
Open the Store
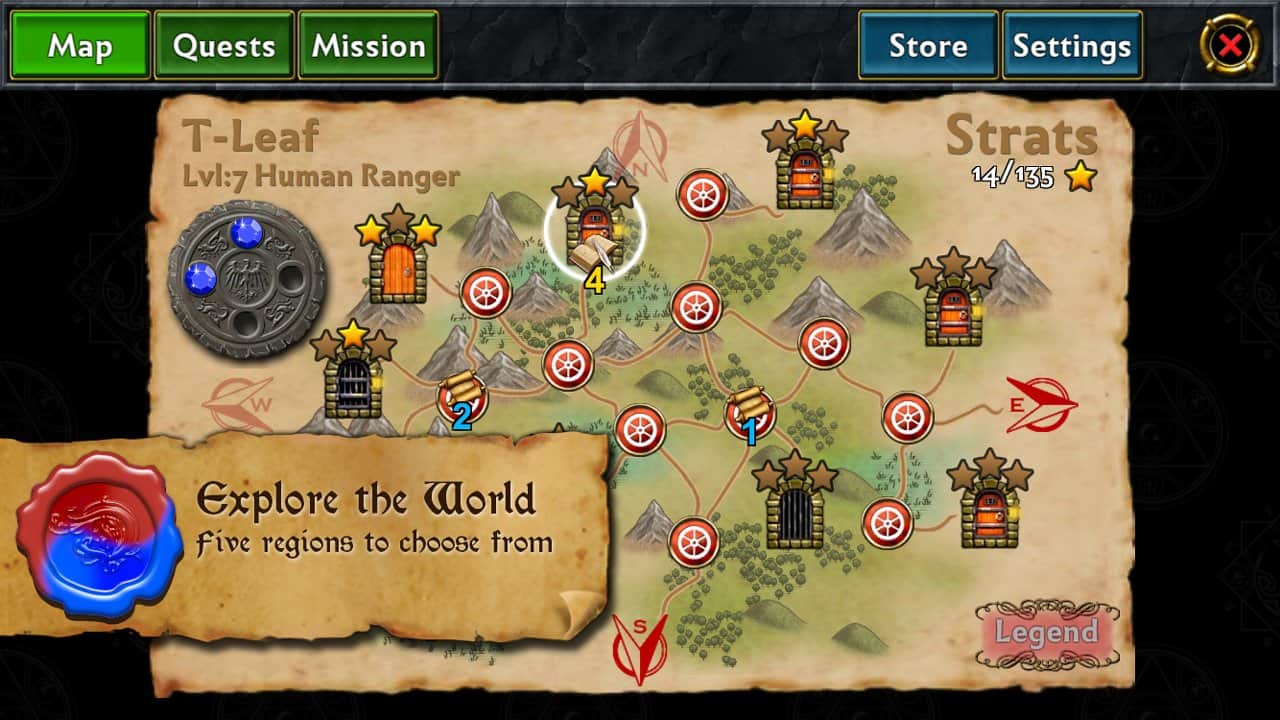tap(928, 46)
